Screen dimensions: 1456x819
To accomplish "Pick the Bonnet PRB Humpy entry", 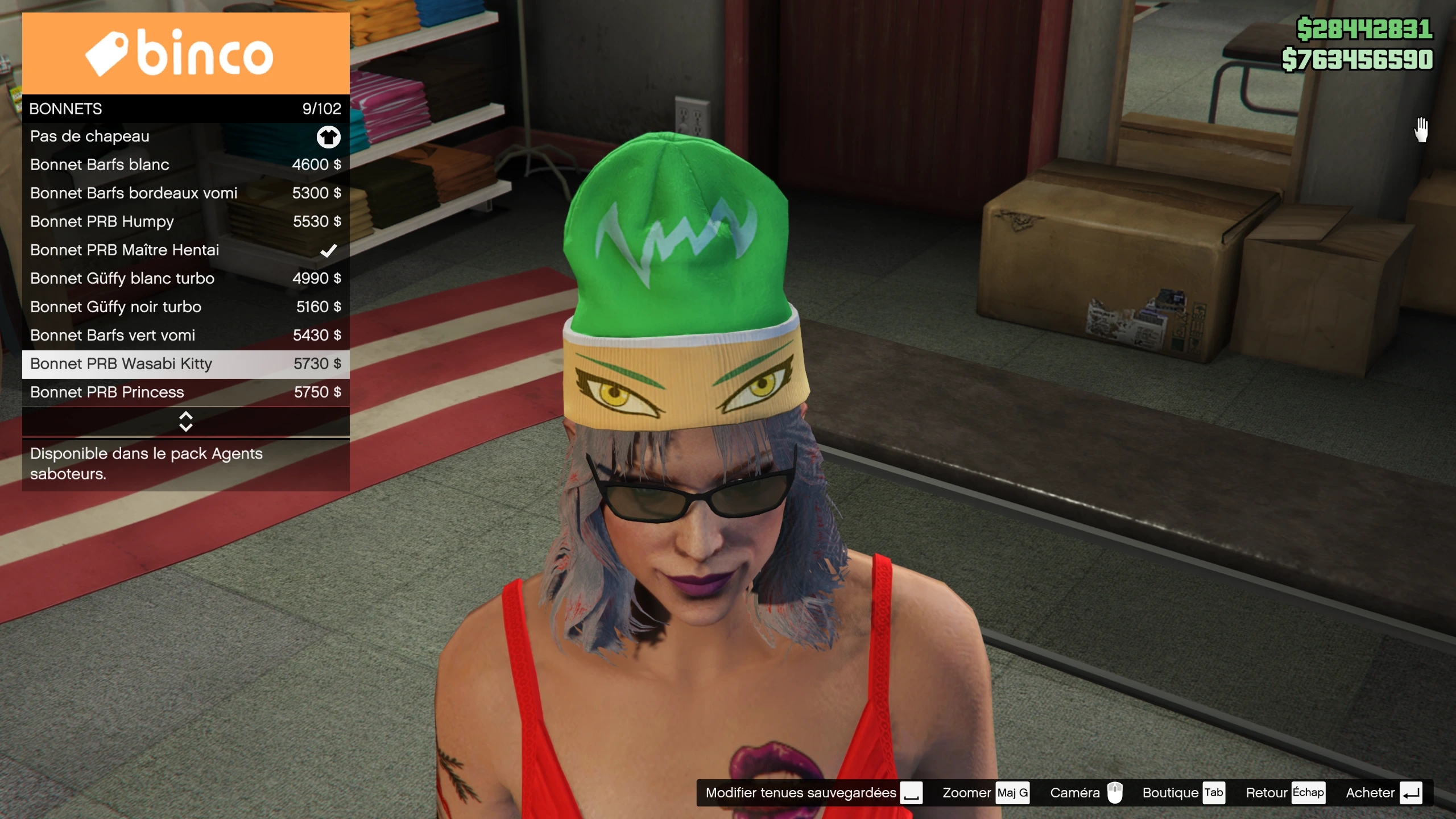I will click(185, 222).
